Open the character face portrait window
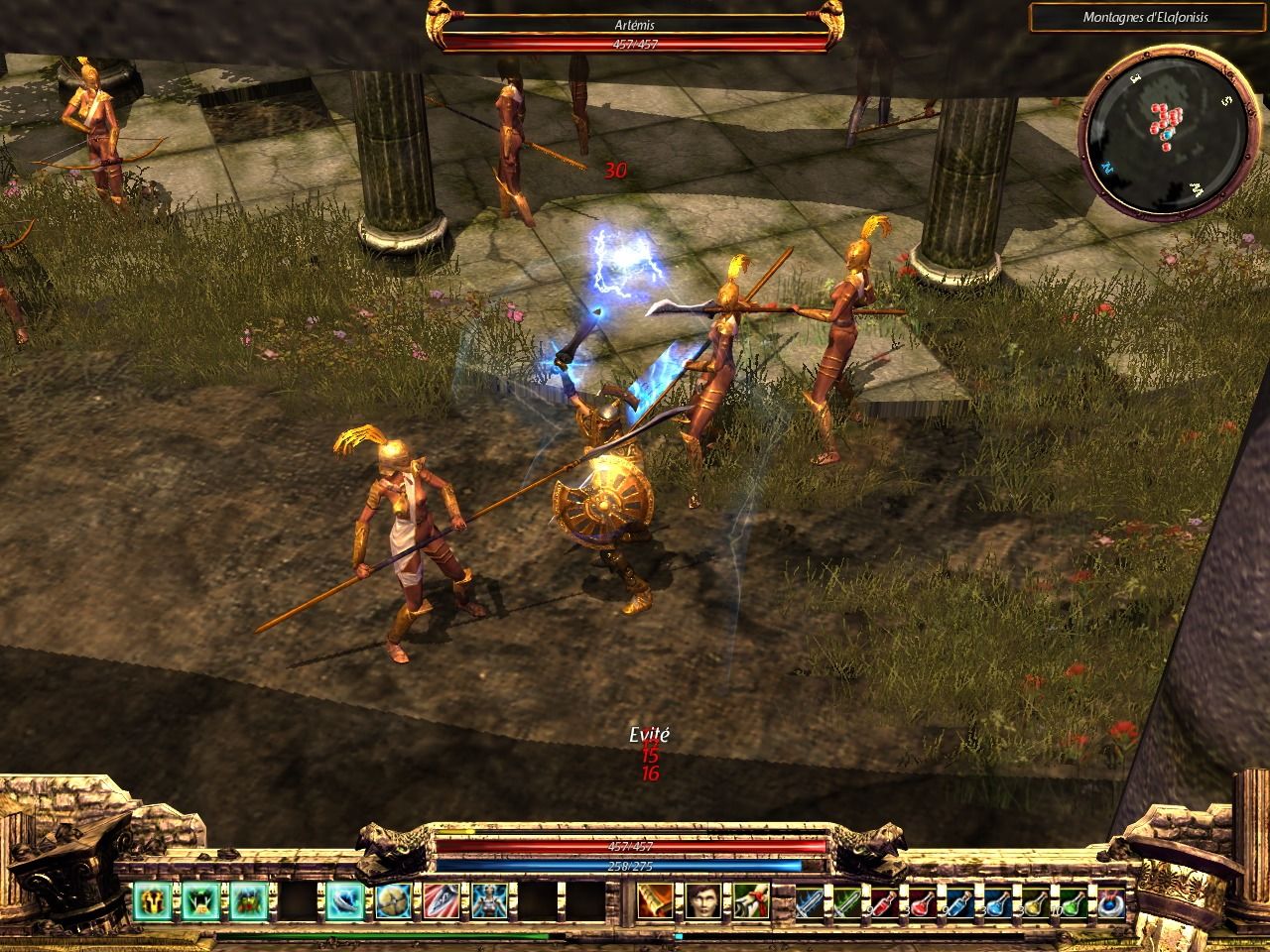The height and width of the screenshot is (952, 1270). tap(702, 900)
